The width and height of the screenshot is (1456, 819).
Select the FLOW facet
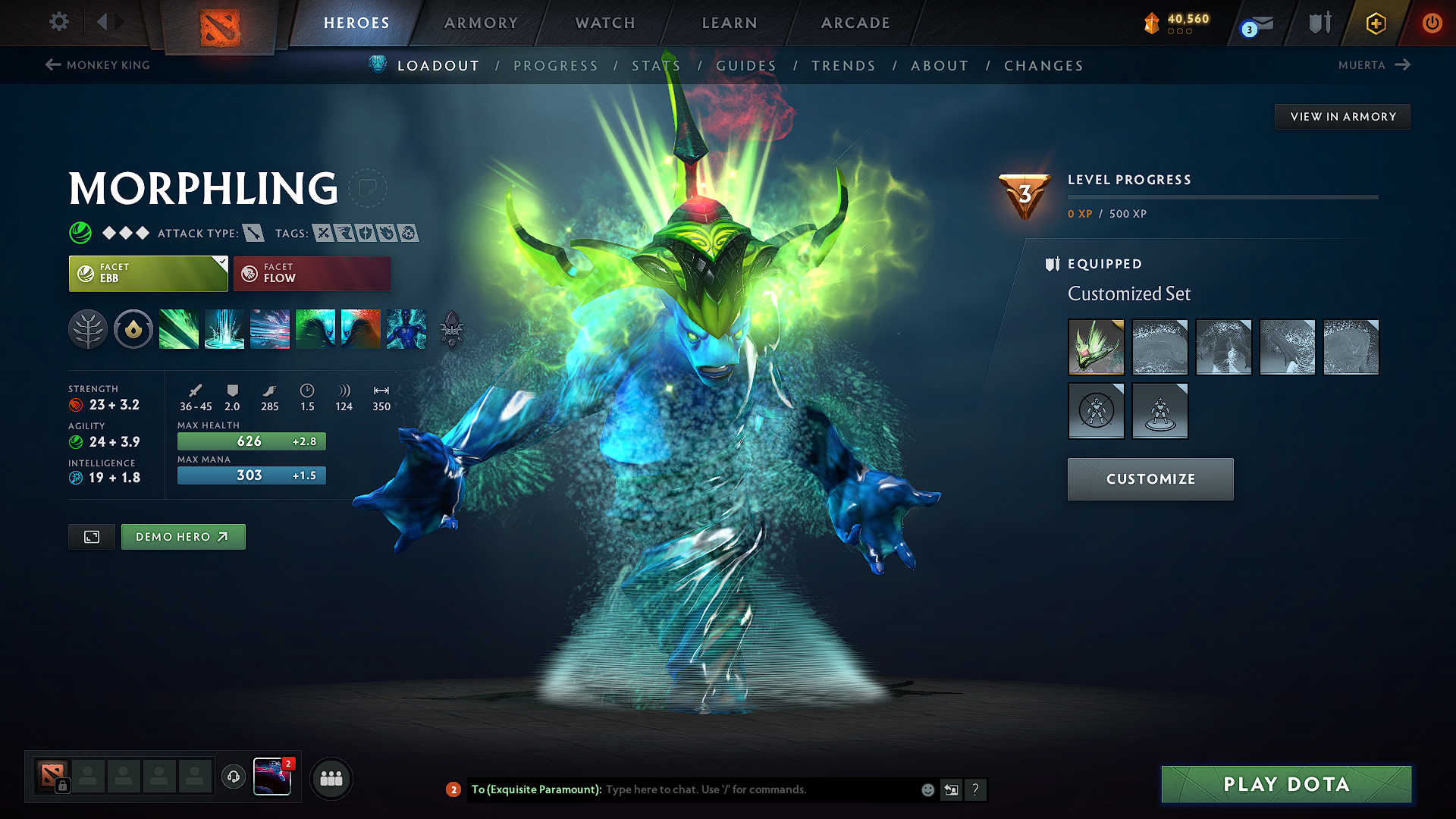[312, 273]
